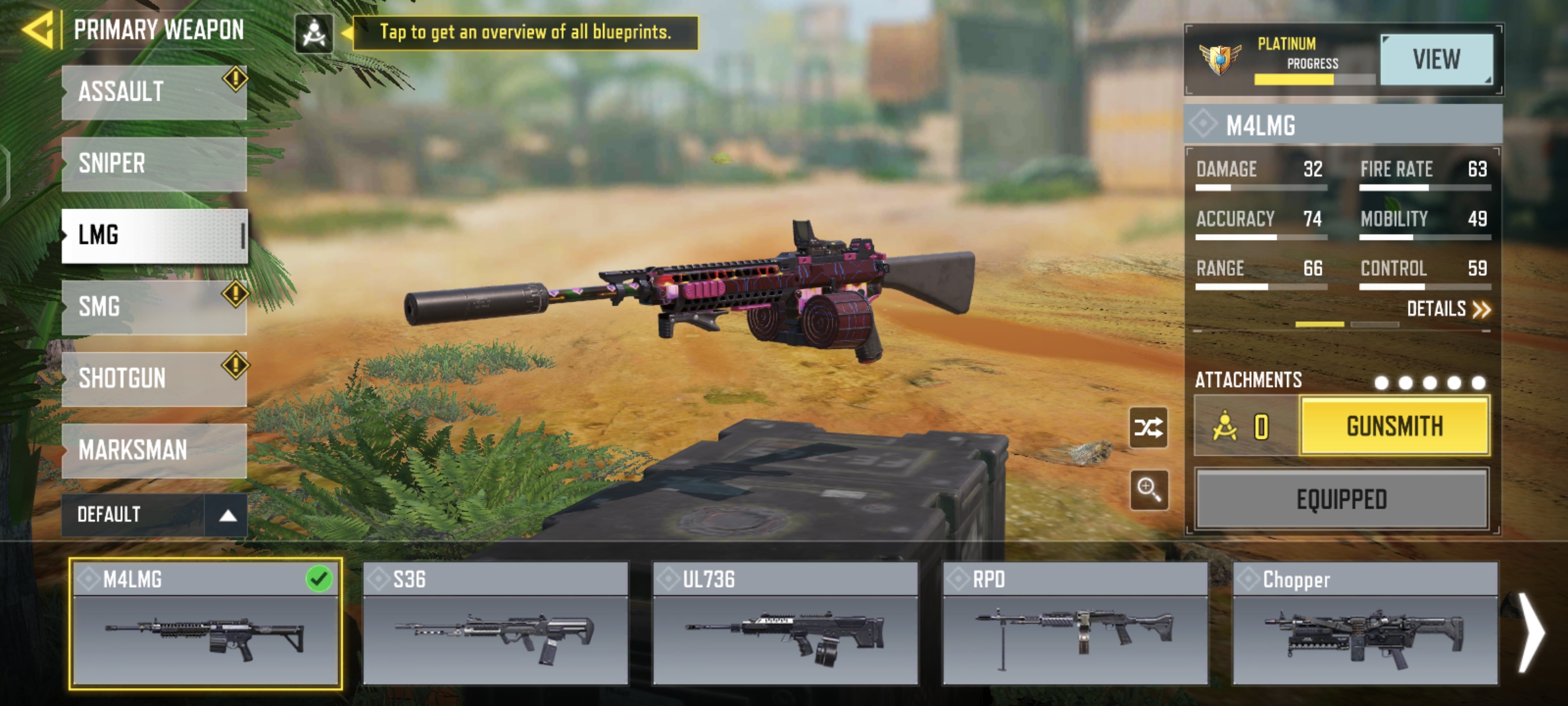Go back using the yellow arrow
The width and height of the screenshot is (1568, 706).
[x=38, y=31]
